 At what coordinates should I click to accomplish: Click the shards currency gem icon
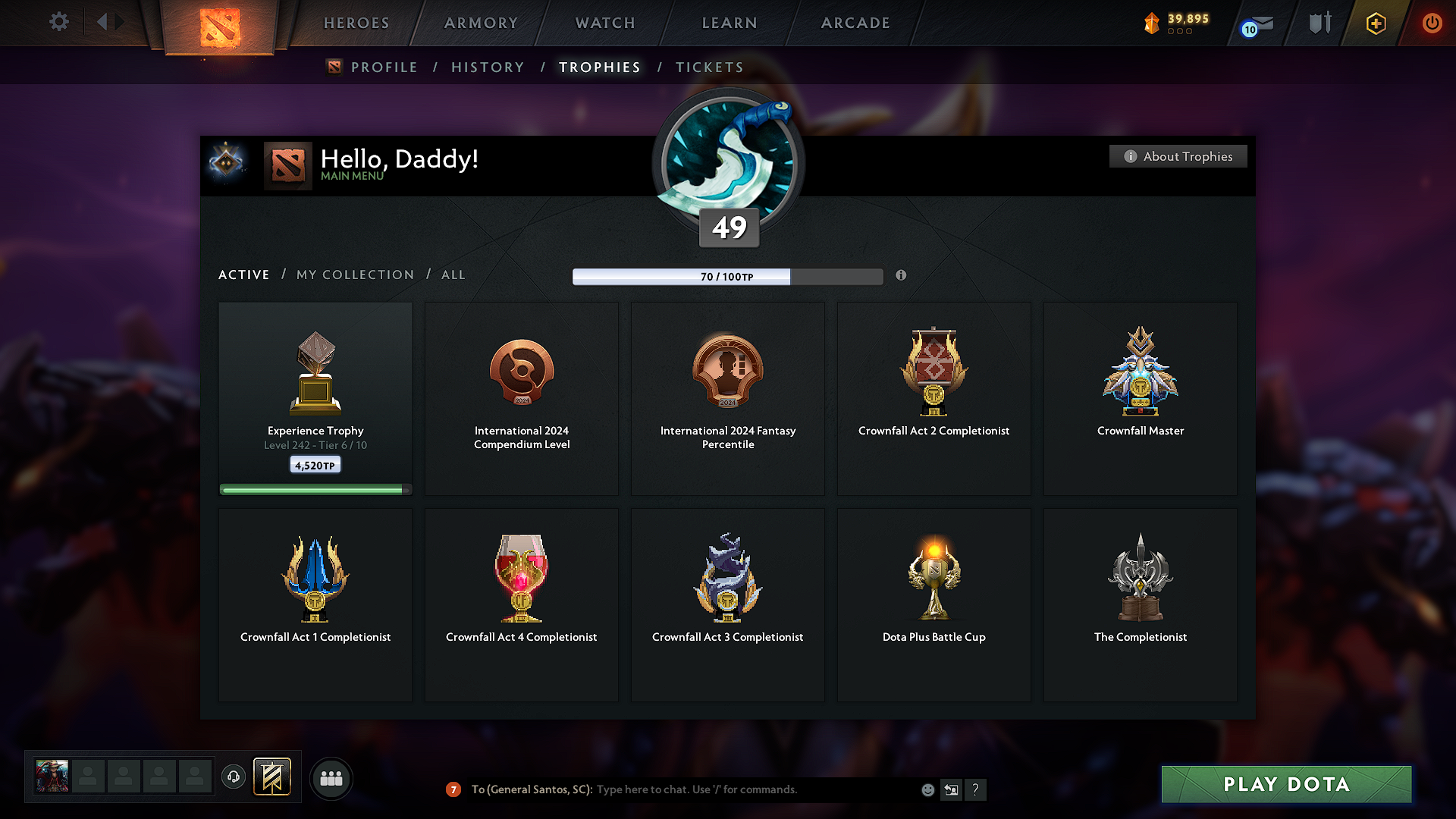(x=1153, y=24)
